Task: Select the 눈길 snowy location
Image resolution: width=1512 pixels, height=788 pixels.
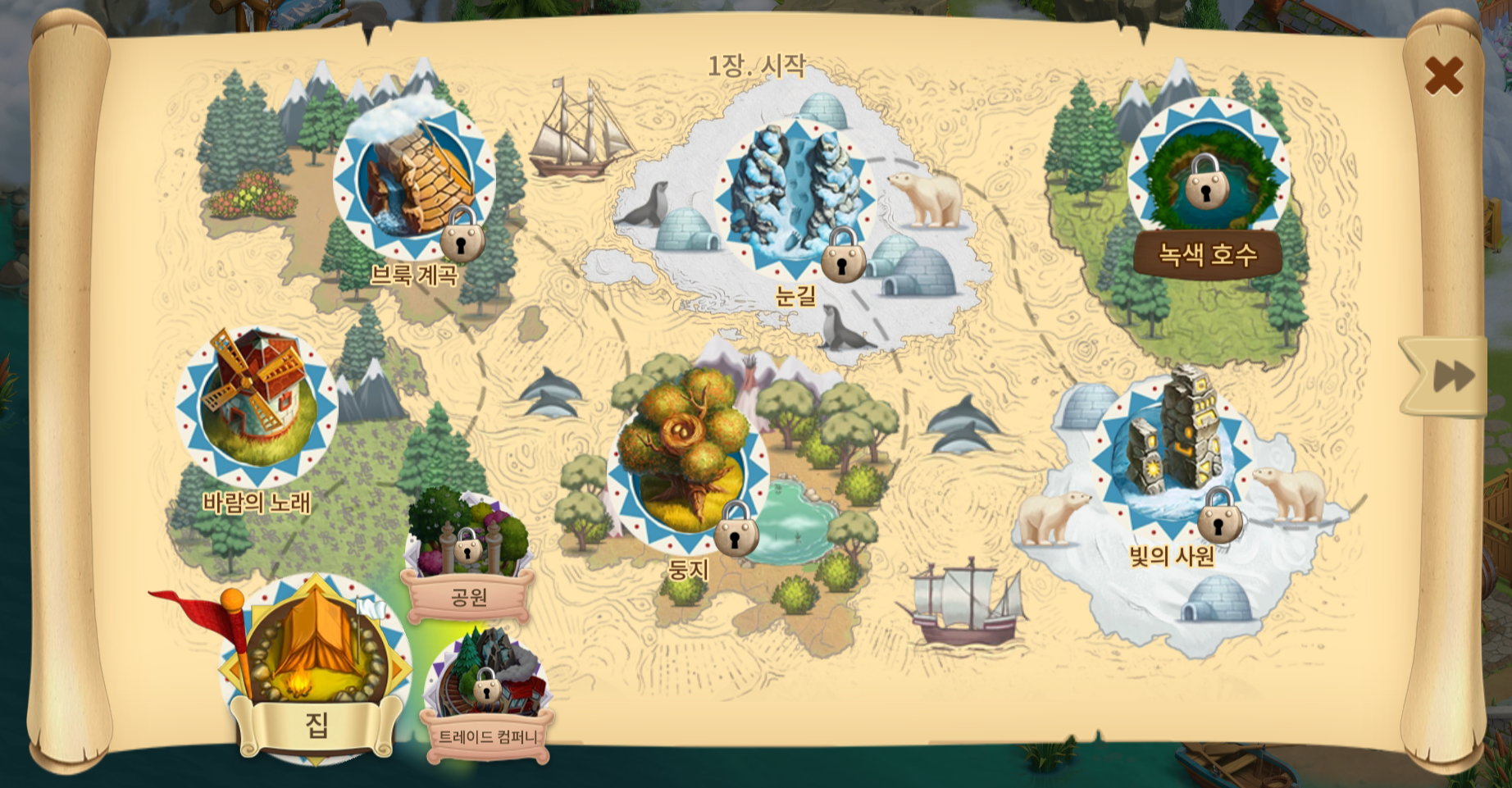Action: (x=795, y=195)
